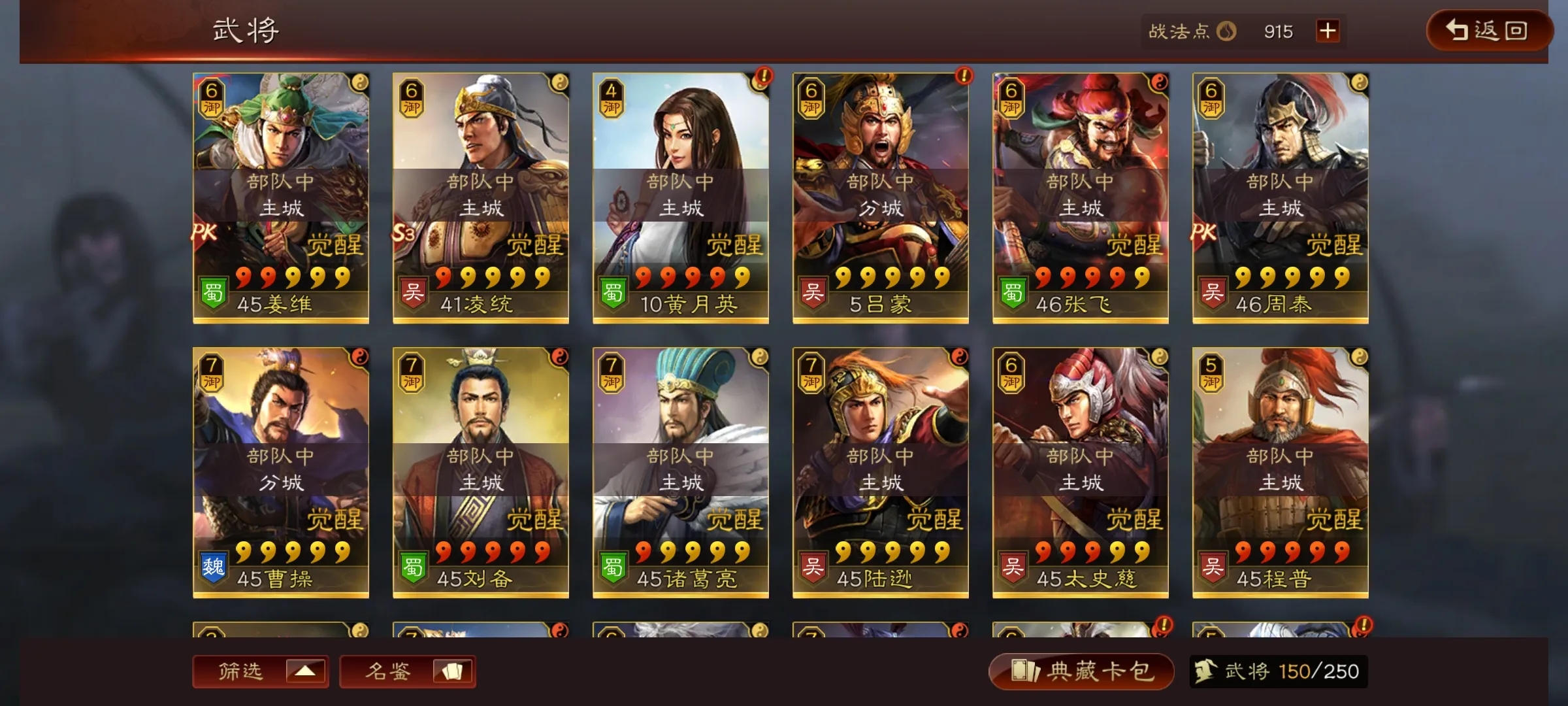1568x706 pixels.
Task: Open the 典藏卡包 card pack
Action: (x=1081, y=671)
